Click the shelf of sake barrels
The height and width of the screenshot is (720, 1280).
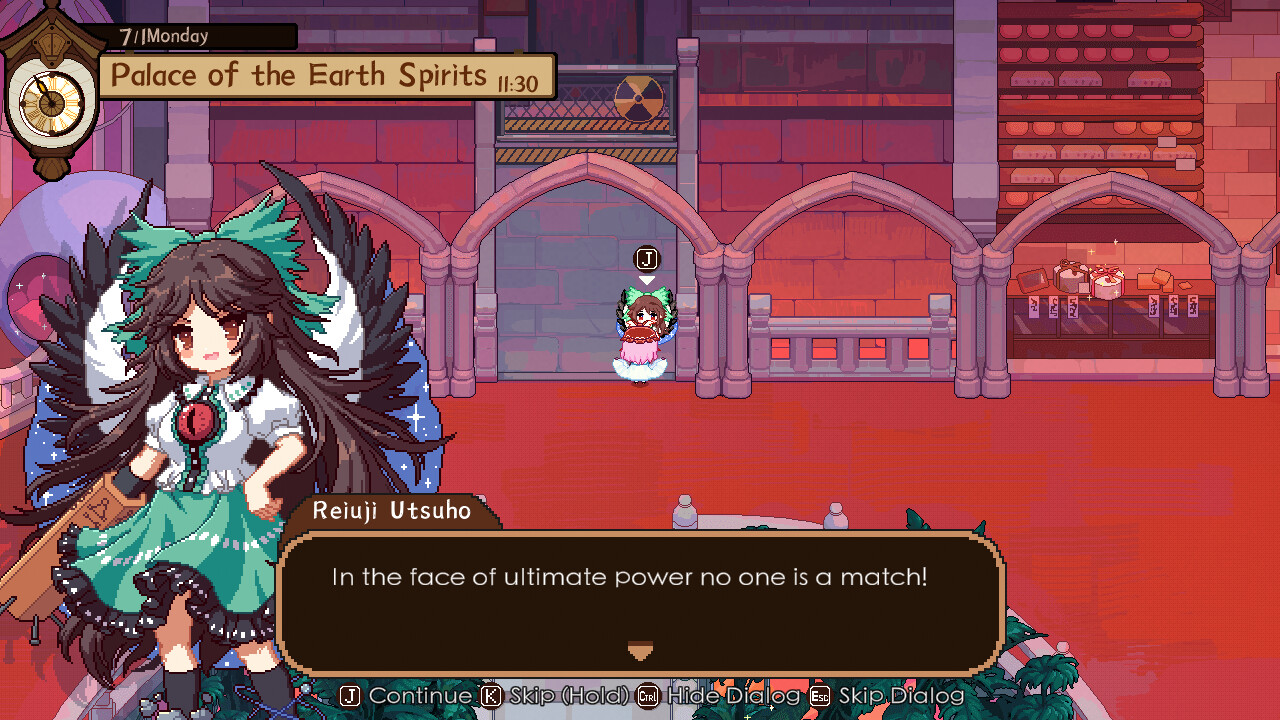[x=1100, y=90]
